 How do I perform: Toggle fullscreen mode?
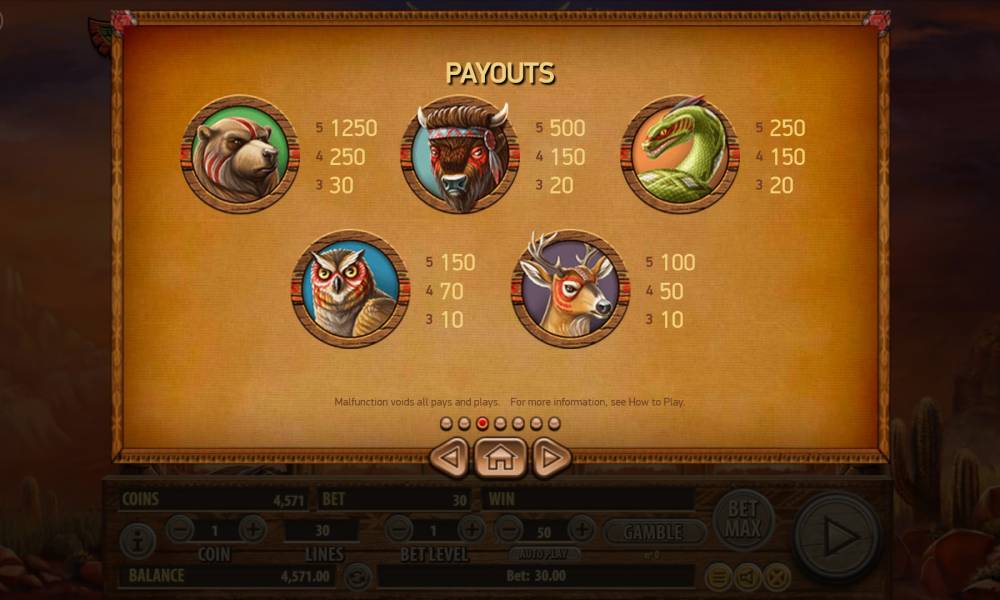pos(777,576)
